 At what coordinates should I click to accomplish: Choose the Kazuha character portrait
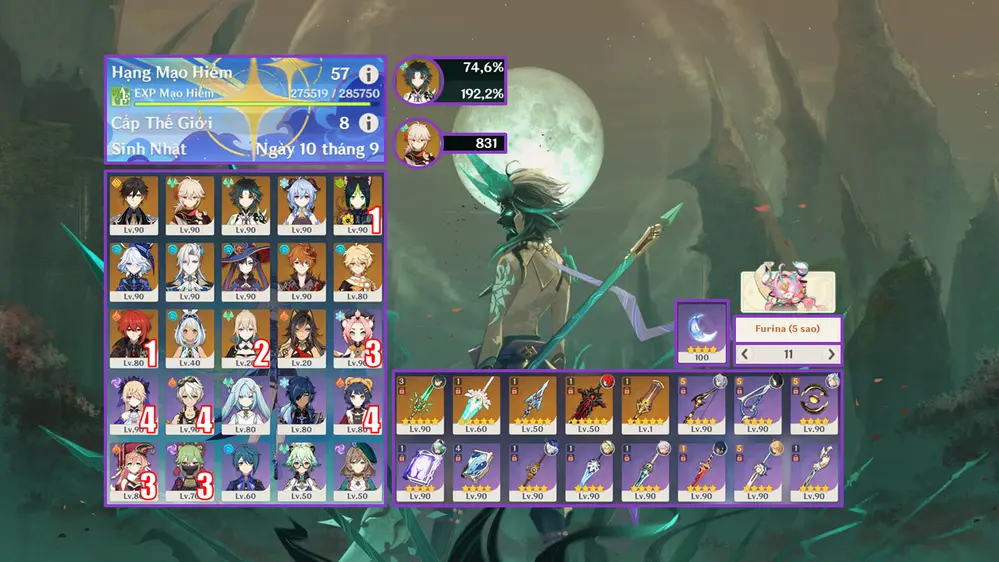(x=190, y=206)
